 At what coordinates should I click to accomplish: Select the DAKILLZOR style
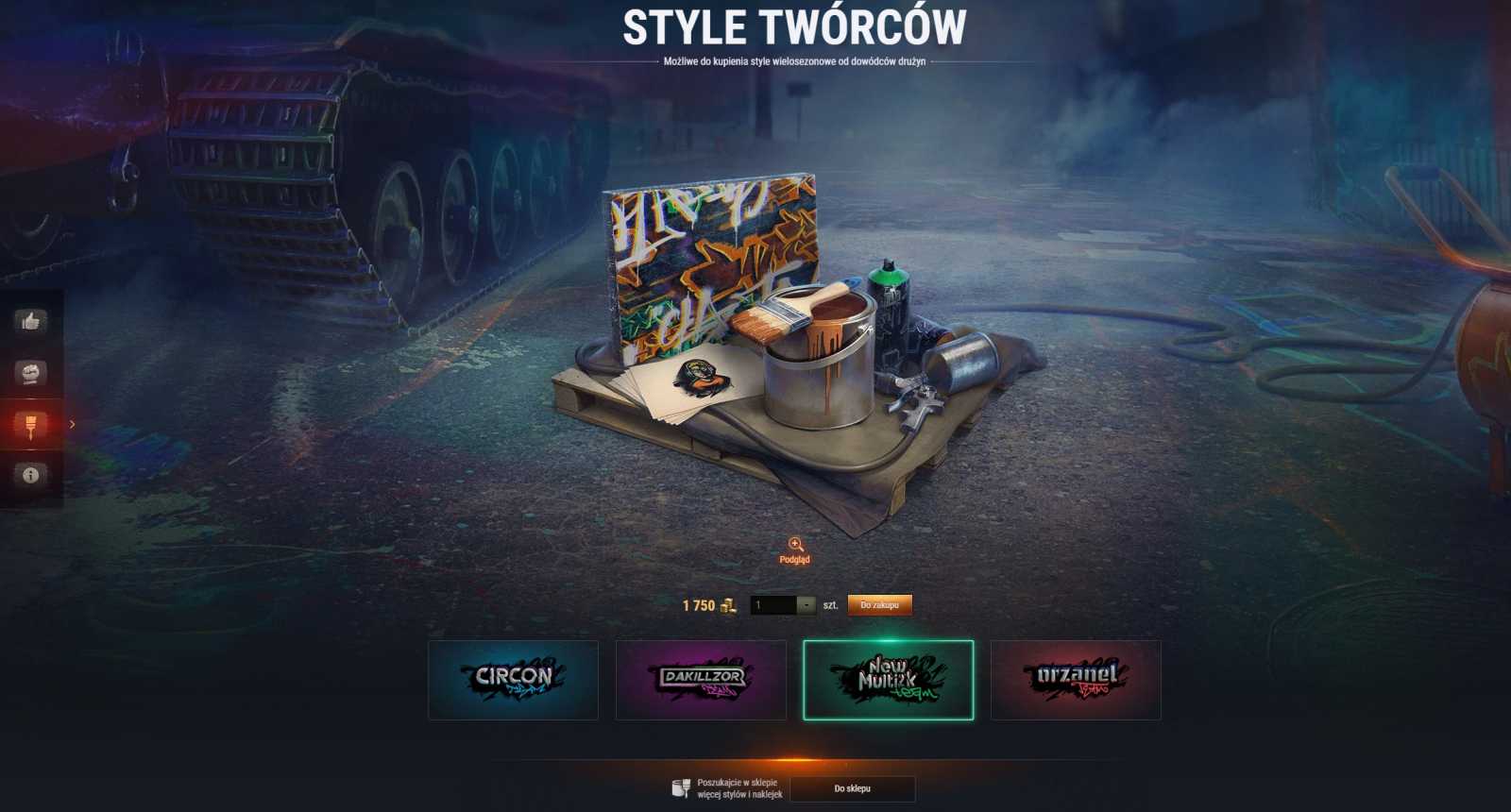click(x=701, y=679)
